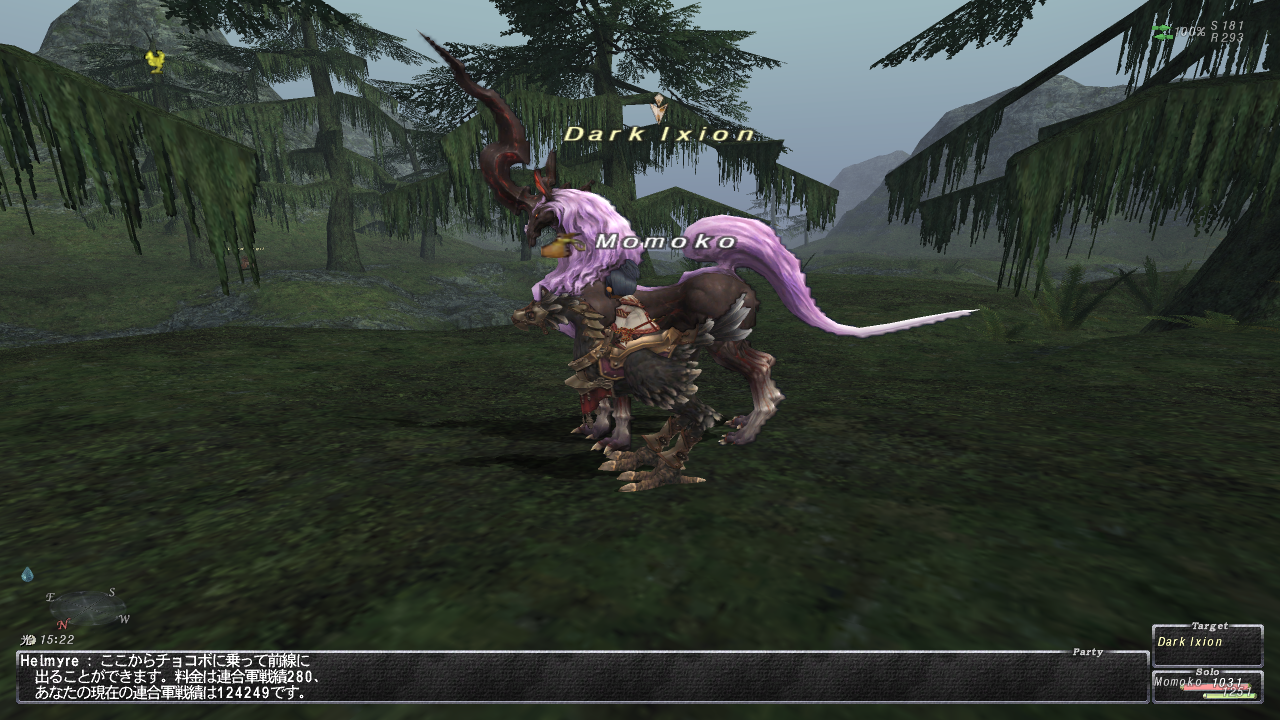
Task: Click the water droplet weather icon
Action: click(27, 575)
